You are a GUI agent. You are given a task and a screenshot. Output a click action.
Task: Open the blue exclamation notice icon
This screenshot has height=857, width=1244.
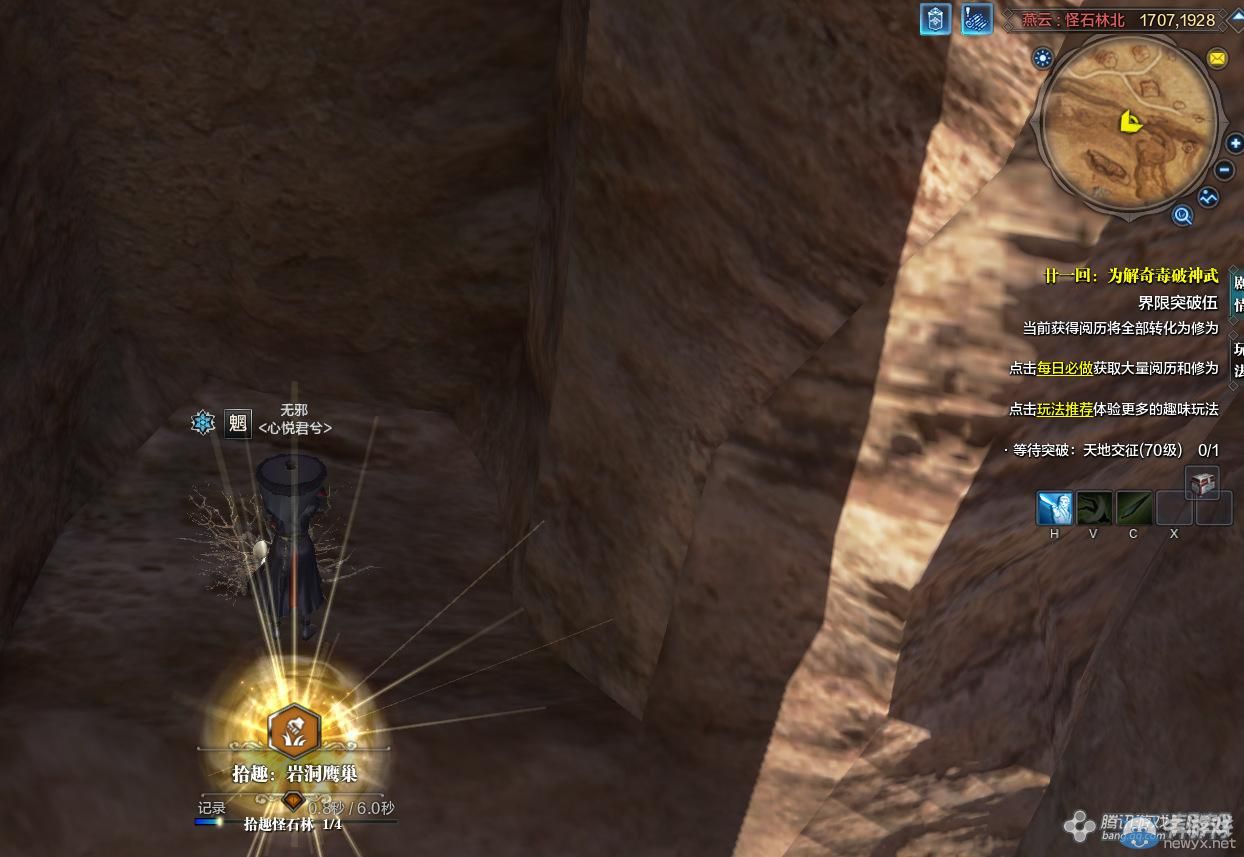976,19
